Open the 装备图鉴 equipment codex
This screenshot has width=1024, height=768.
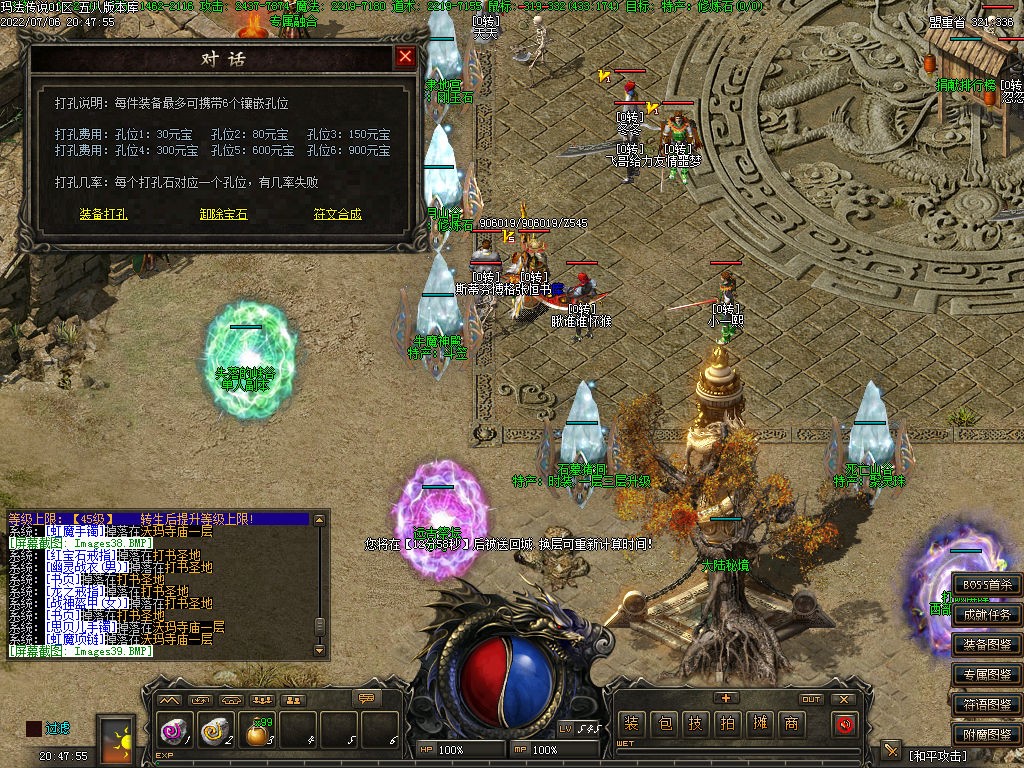tap(986, 645)
